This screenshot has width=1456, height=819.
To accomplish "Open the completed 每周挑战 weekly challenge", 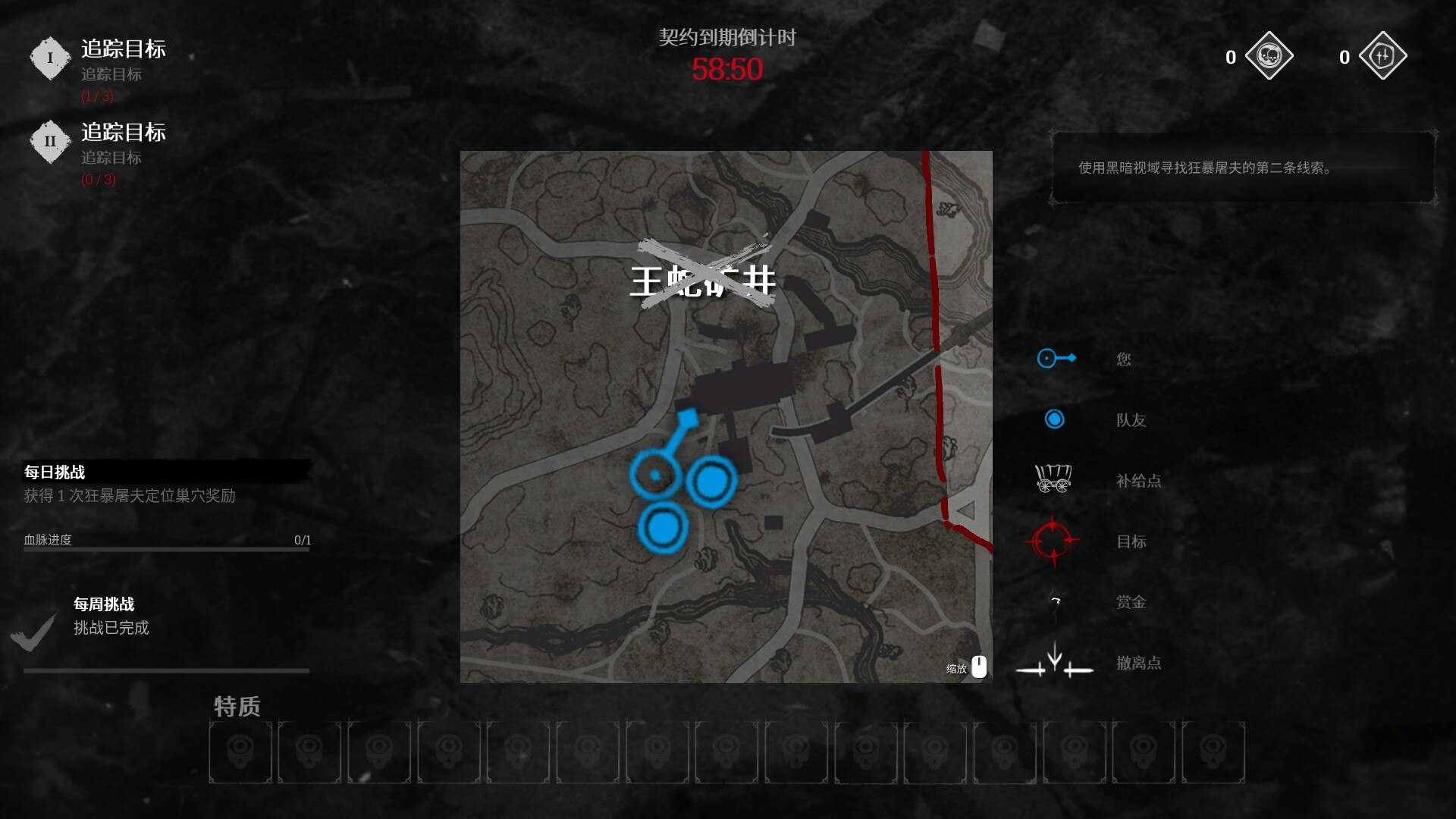I will pyautogui.click(x=104, y=604).
